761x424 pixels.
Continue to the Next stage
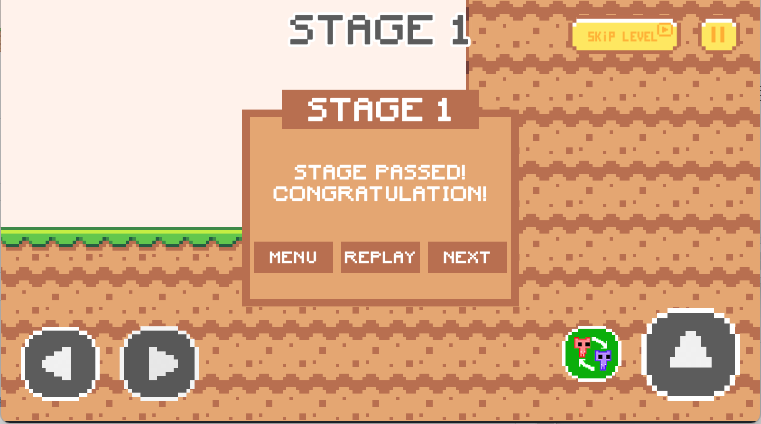[x=467, y=257]
